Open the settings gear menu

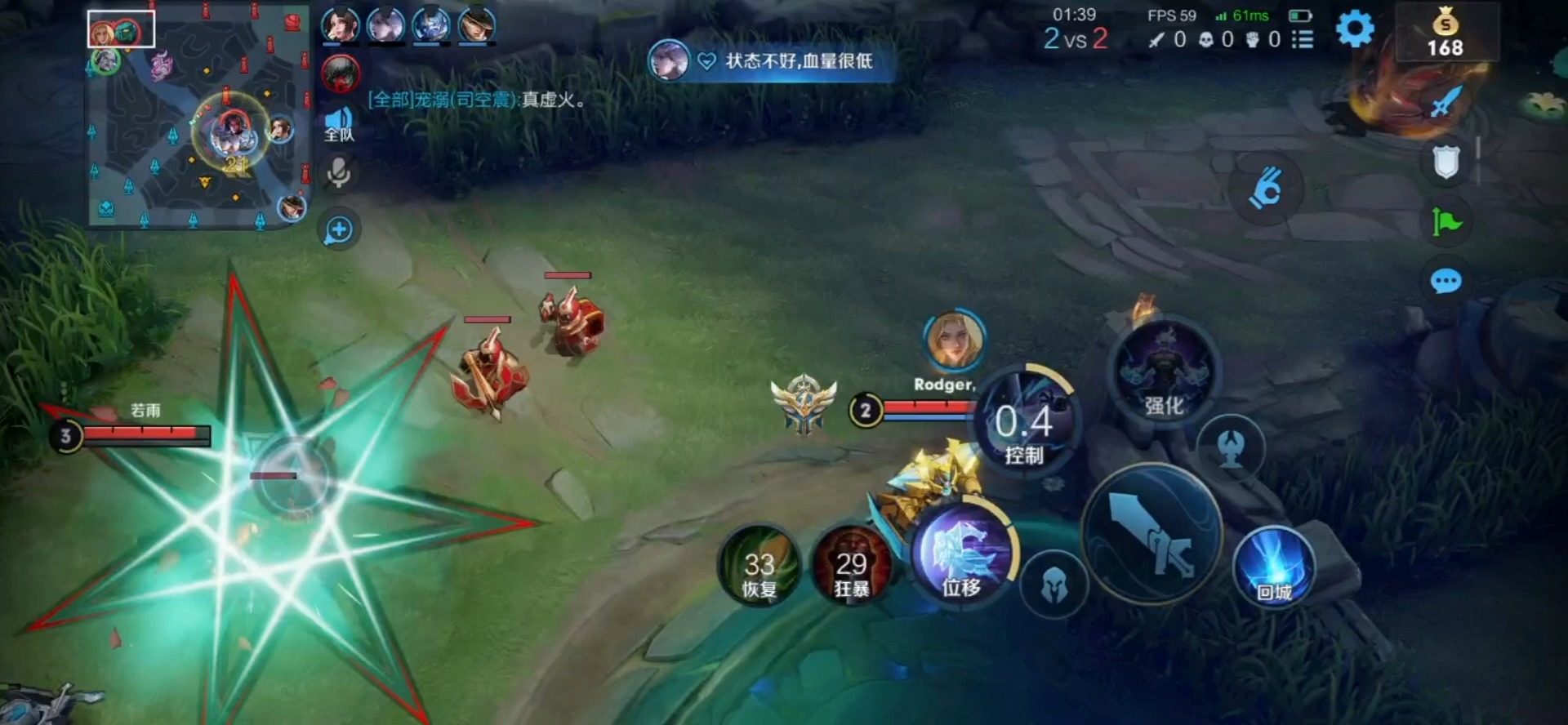(1355, 29)
